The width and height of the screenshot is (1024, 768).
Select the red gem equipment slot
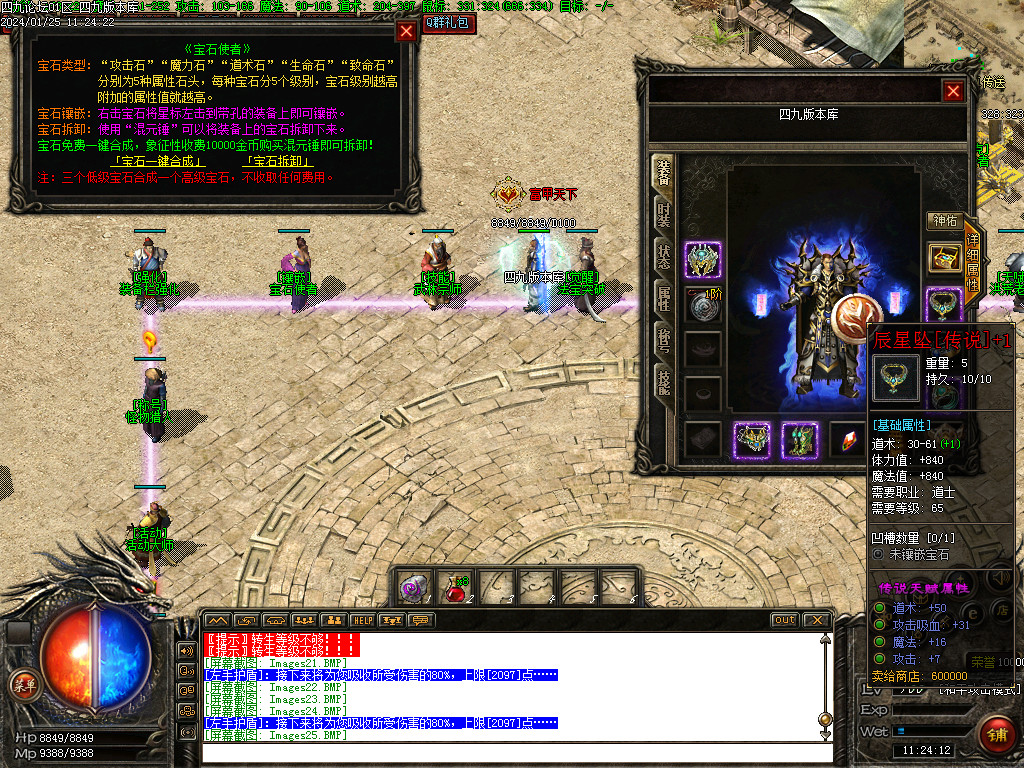point(848,440)
